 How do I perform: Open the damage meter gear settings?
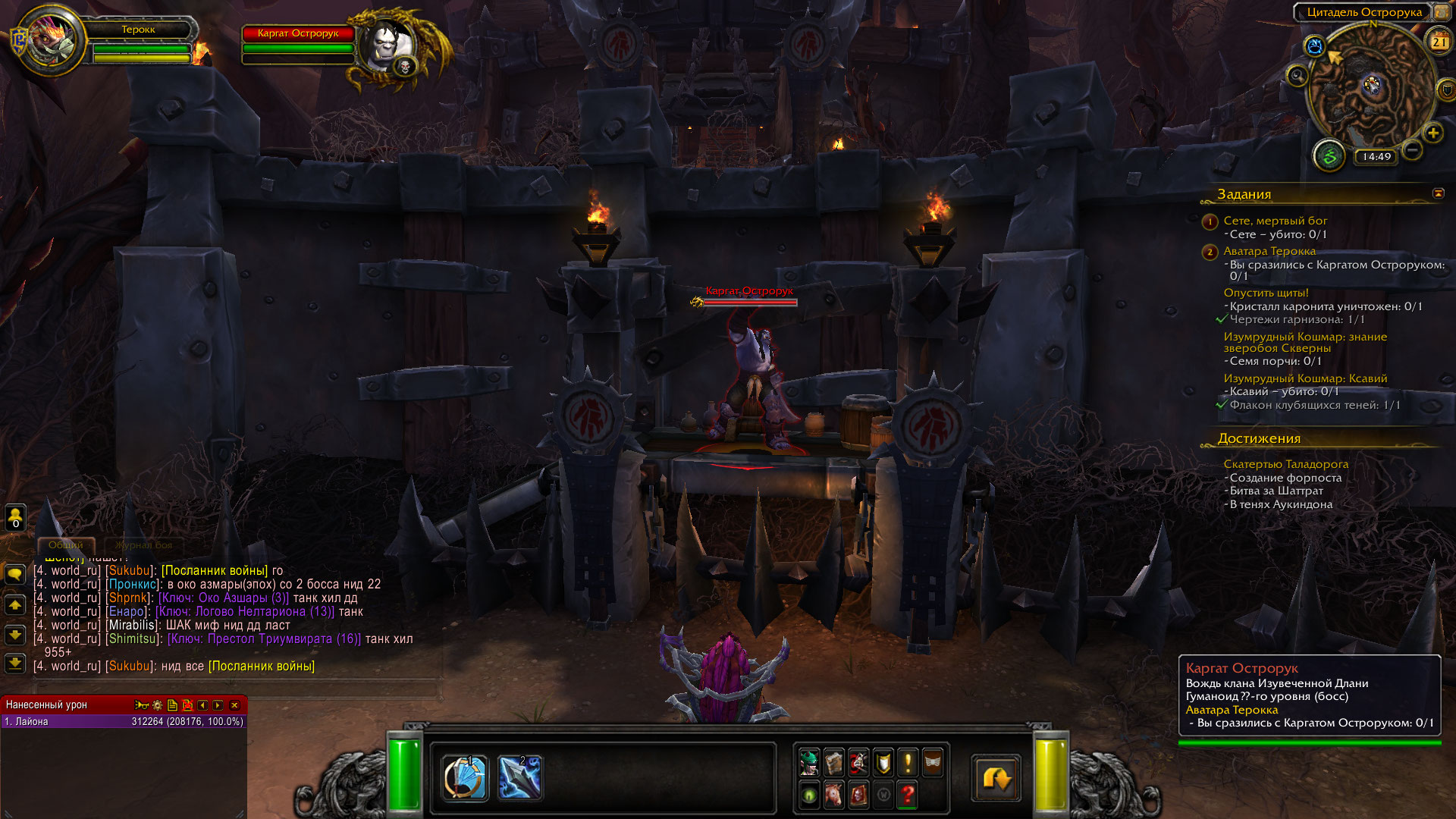click(x=158, y=705)
